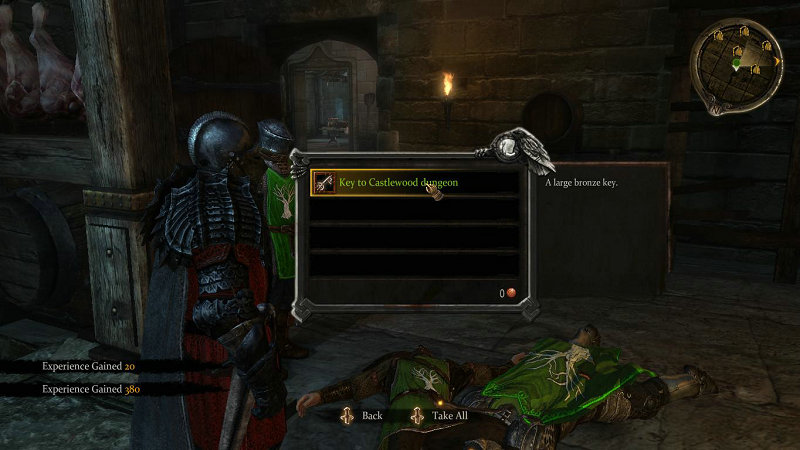Choose the Take All option
This screenshot has height=450, width=800.
[x=438, y=415]
